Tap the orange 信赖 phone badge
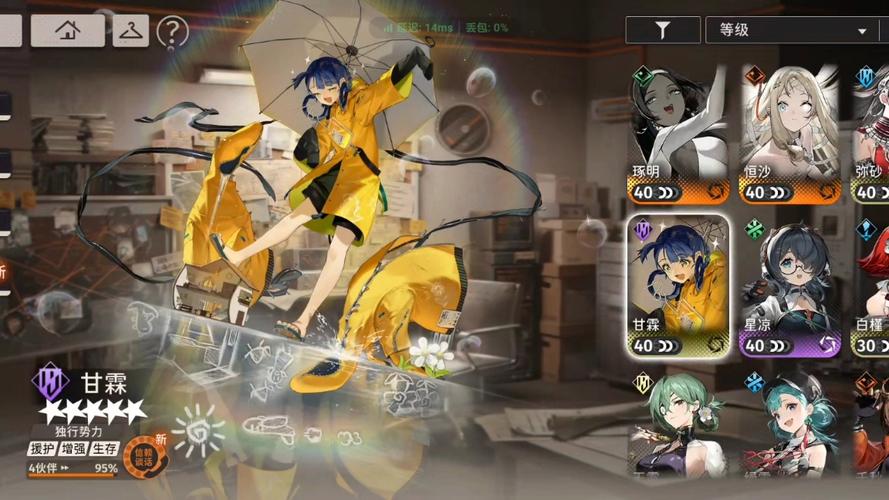The height and width of the screenshot is (500, 889). 143,457
